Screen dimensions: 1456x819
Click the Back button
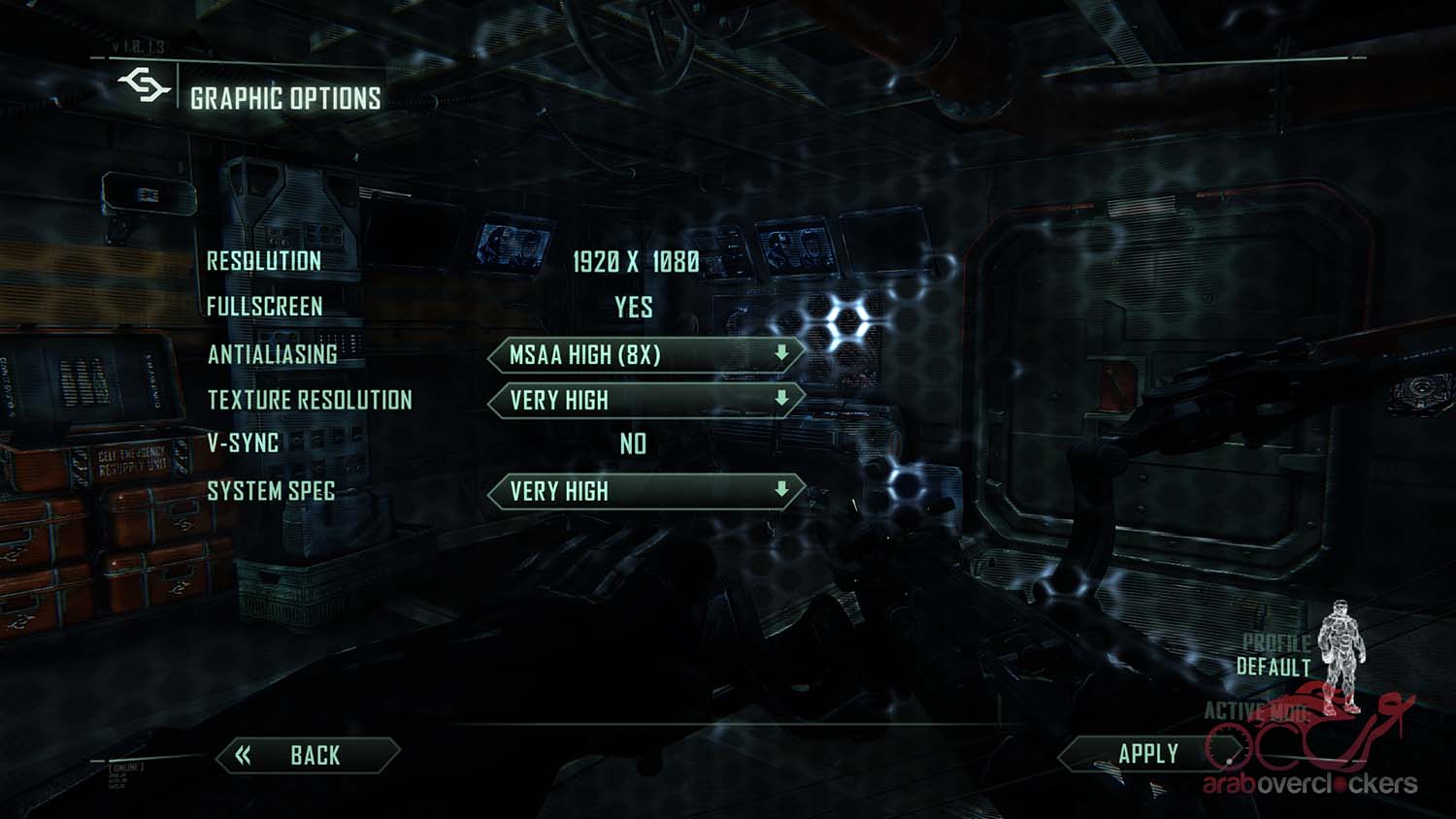coord(307,755)
